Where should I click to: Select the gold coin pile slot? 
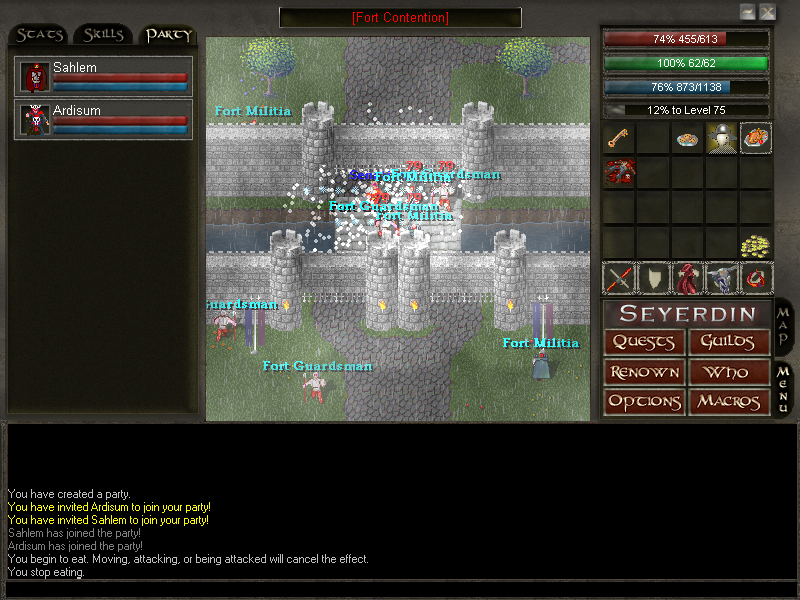point(754,245)
